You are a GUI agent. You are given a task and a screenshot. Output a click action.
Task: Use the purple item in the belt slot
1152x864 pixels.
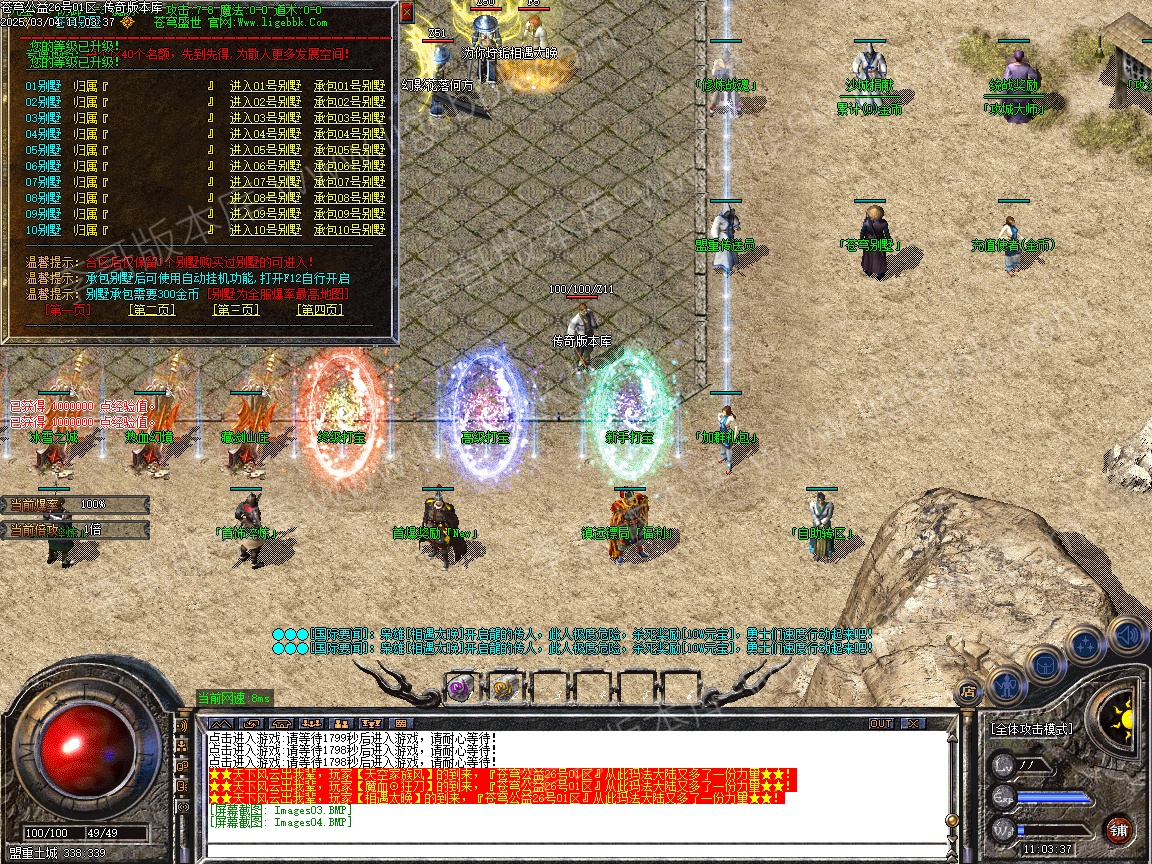(x=459, y=687)
